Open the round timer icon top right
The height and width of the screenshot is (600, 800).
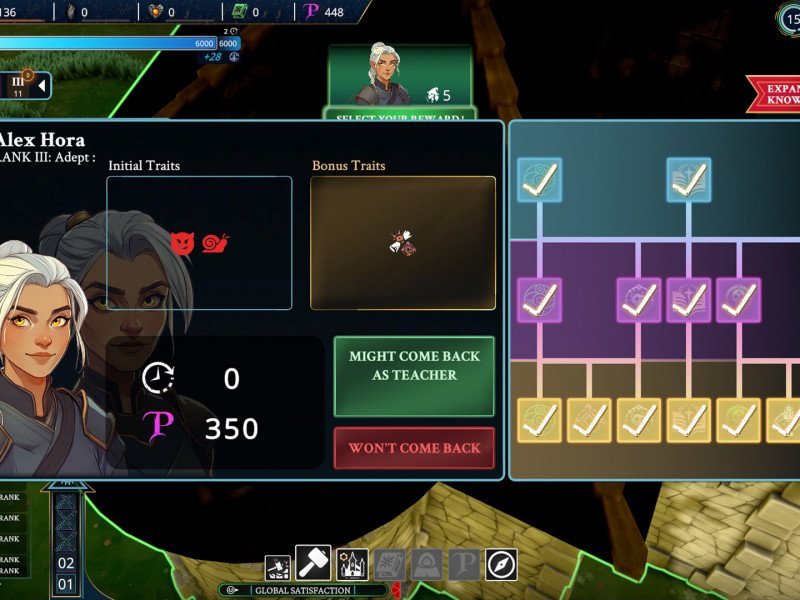pyautogui.click(x=788, y=18)
